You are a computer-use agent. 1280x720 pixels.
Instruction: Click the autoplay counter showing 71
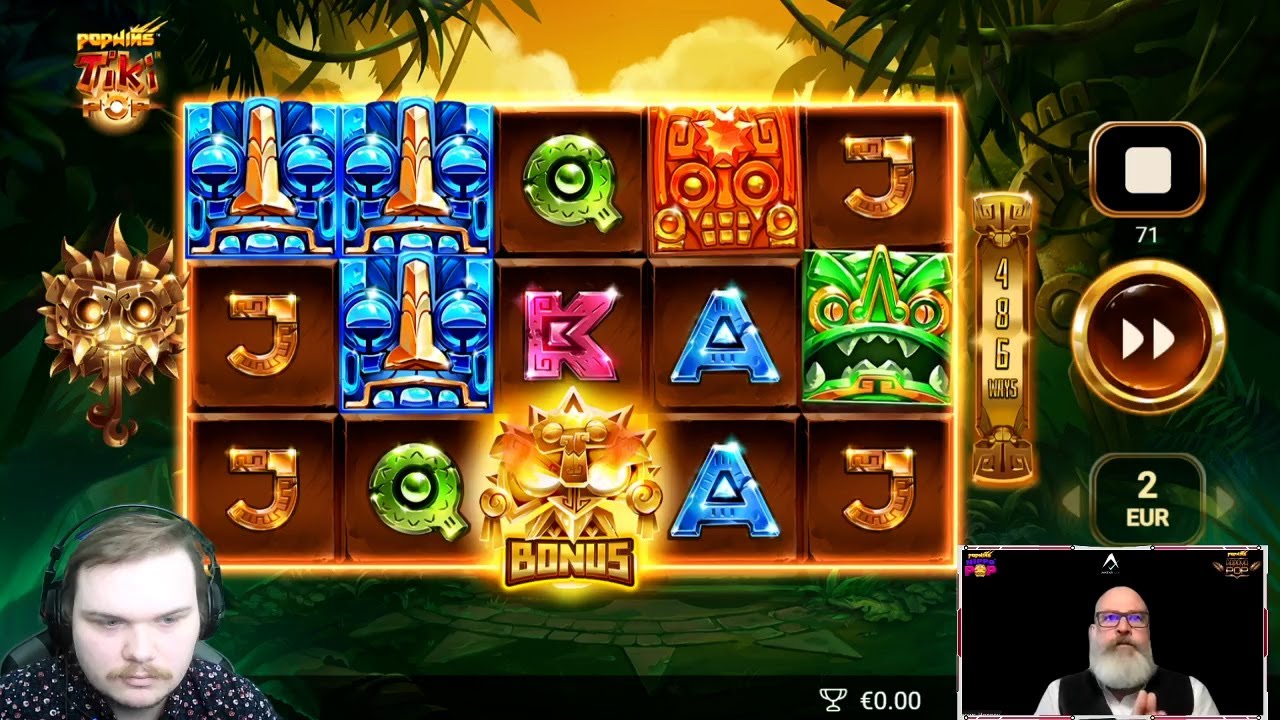click(x=1146, y=235)
